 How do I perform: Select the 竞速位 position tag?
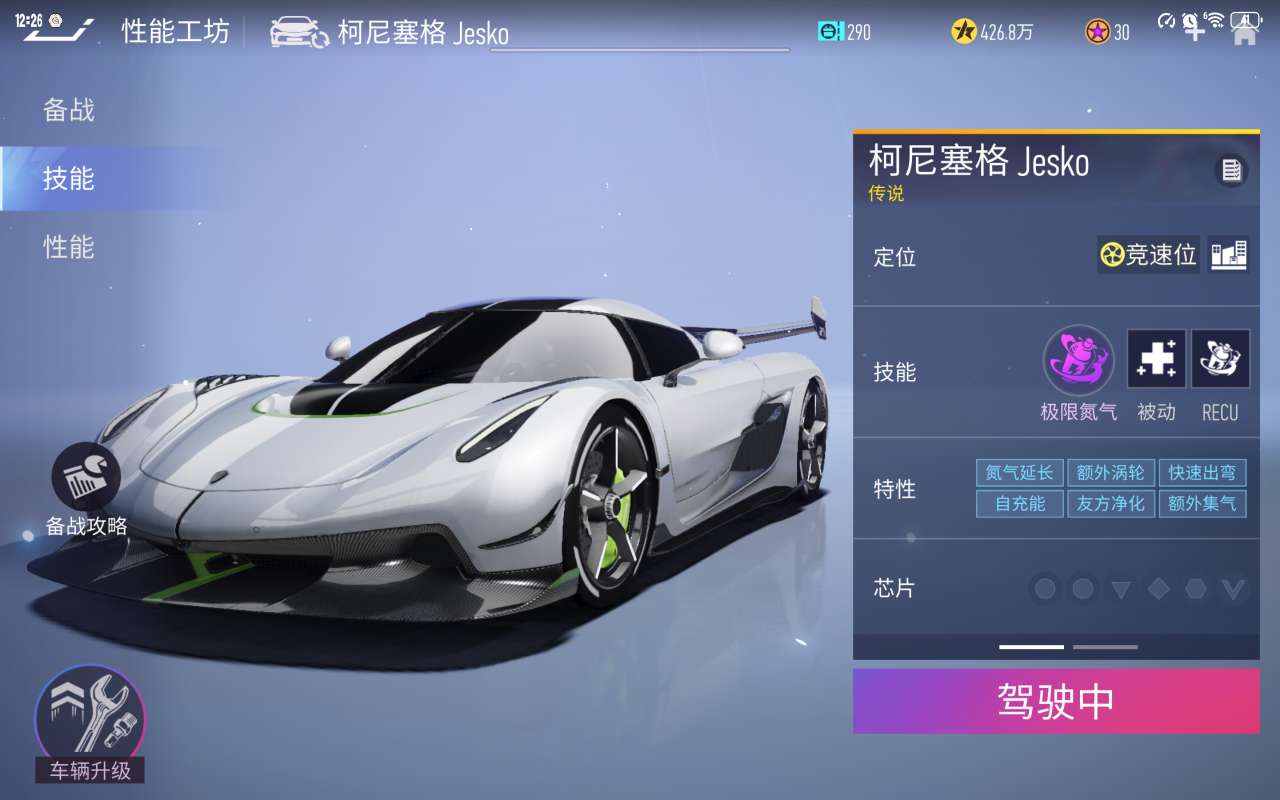click(x=1148, y=255)
